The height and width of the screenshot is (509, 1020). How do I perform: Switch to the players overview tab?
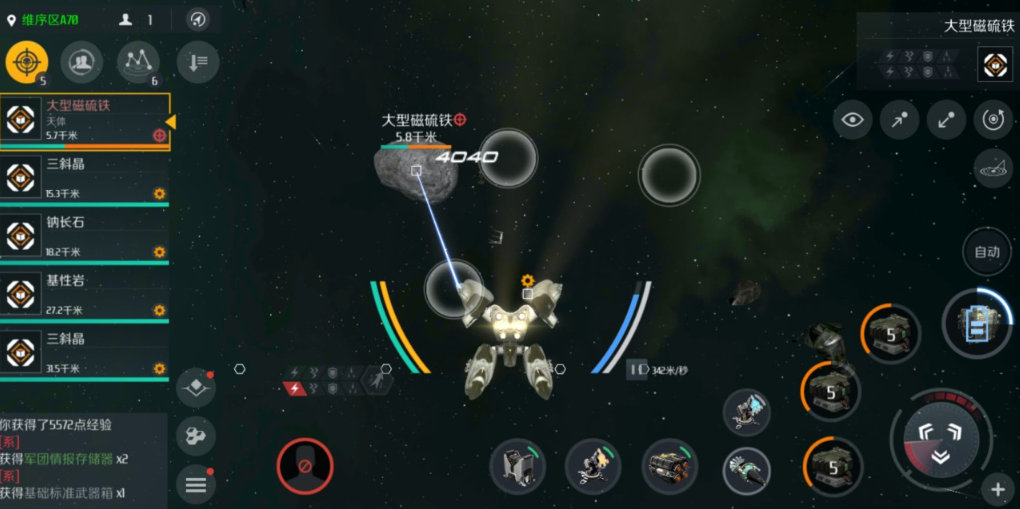pyautogui.click(x=81, y=63)
